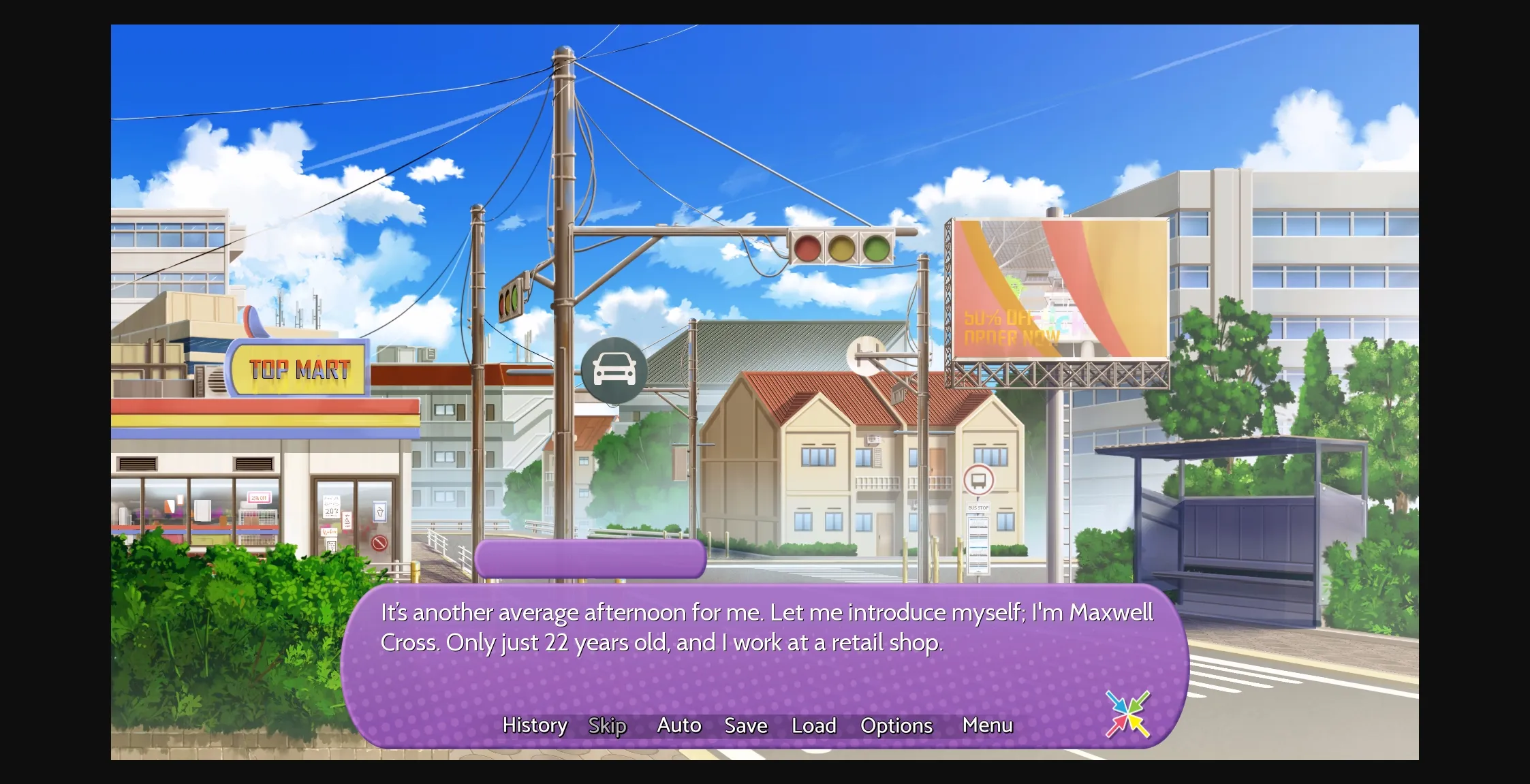Click the circular car travel hotspot icon
This screenshot has width=1530, height=784.
coord(614,370)
